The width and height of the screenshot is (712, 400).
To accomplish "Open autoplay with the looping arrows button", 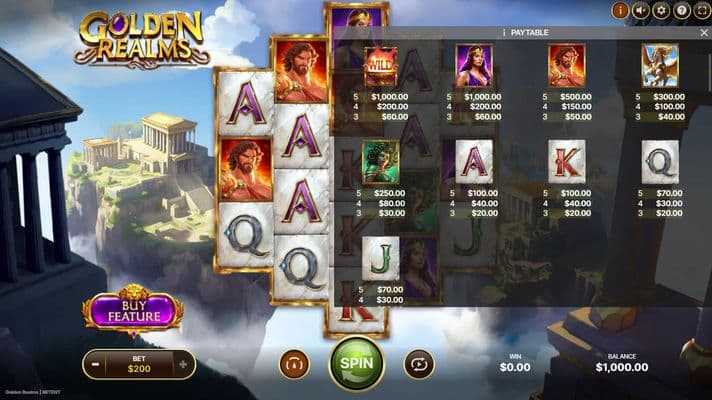I will coord(419,363).
